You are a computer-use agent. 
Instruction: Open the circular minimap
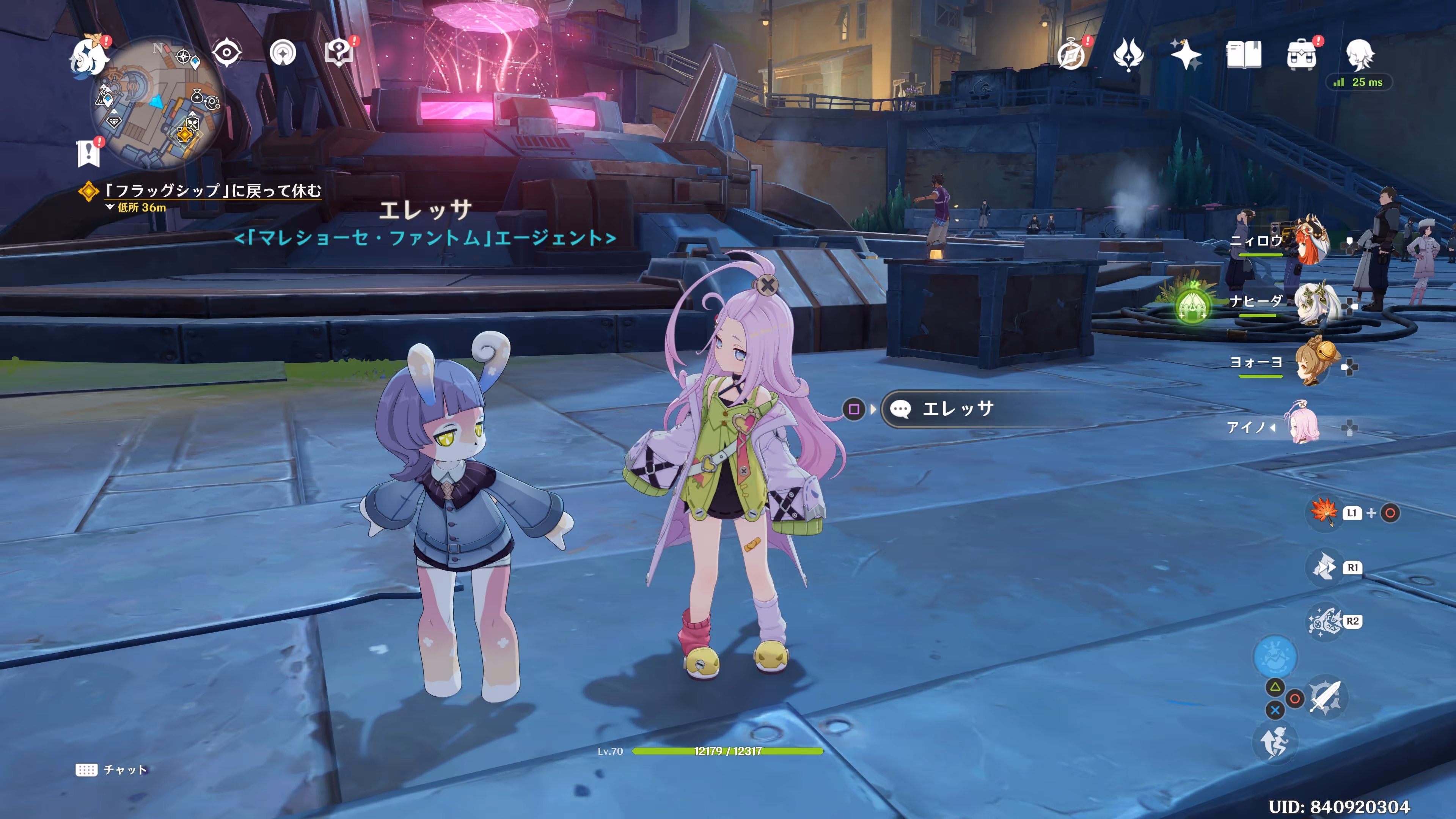tap(157, 103)
